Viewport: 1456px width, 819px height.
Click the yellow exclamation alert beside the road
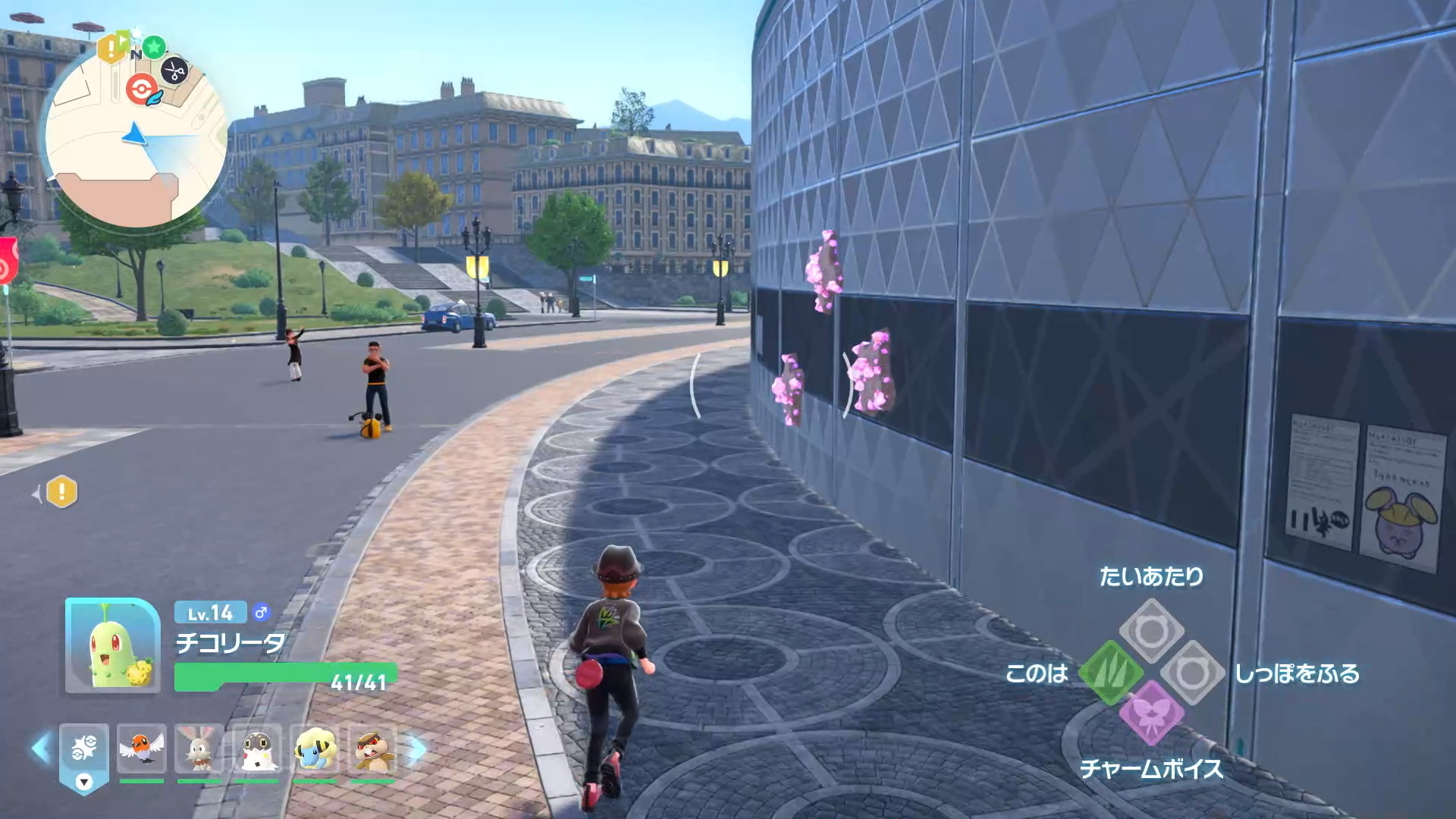(61, 492)
